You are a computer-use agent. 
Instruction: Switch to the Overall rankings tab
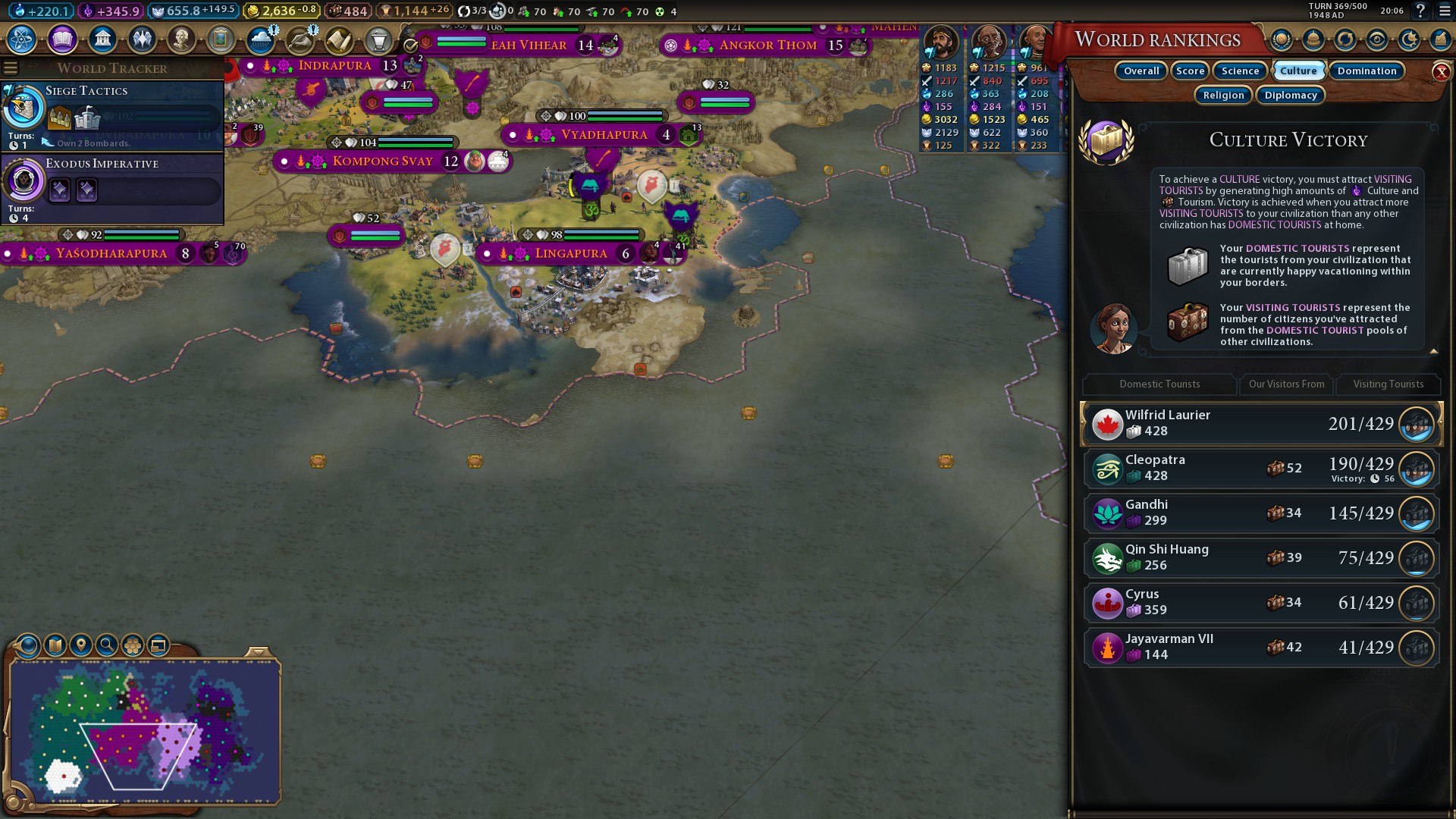click(x=1141, y=71)
